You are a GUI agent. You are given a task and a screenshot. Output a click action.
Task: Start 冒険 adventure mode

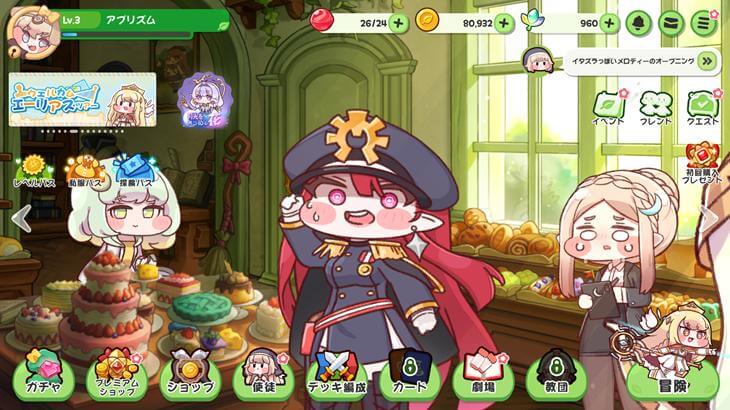click(672, 380)
